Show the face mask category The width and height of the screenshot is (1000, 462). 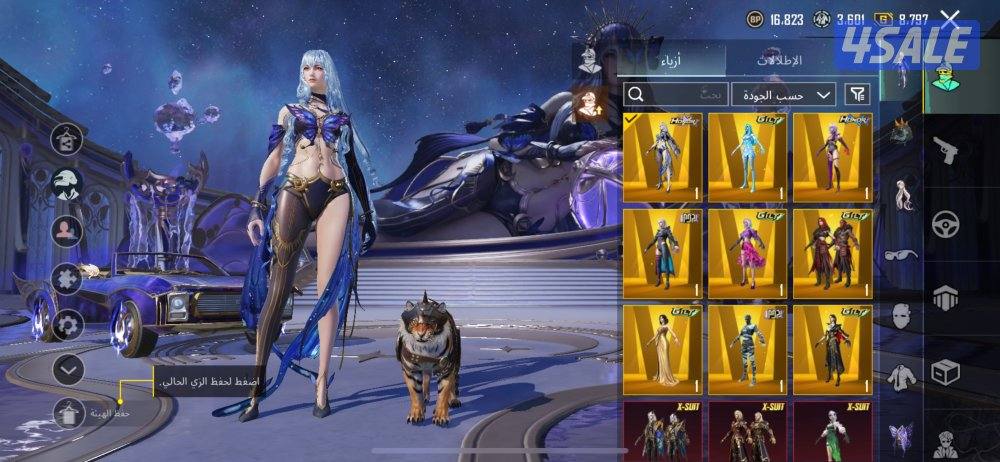[x=903, y=318]
